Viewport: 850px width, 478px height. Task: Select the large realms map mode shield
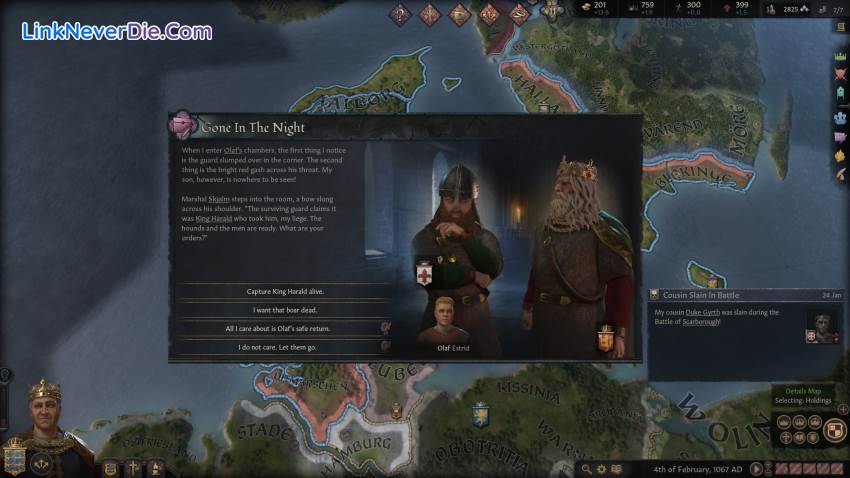(x=837, y=430)
